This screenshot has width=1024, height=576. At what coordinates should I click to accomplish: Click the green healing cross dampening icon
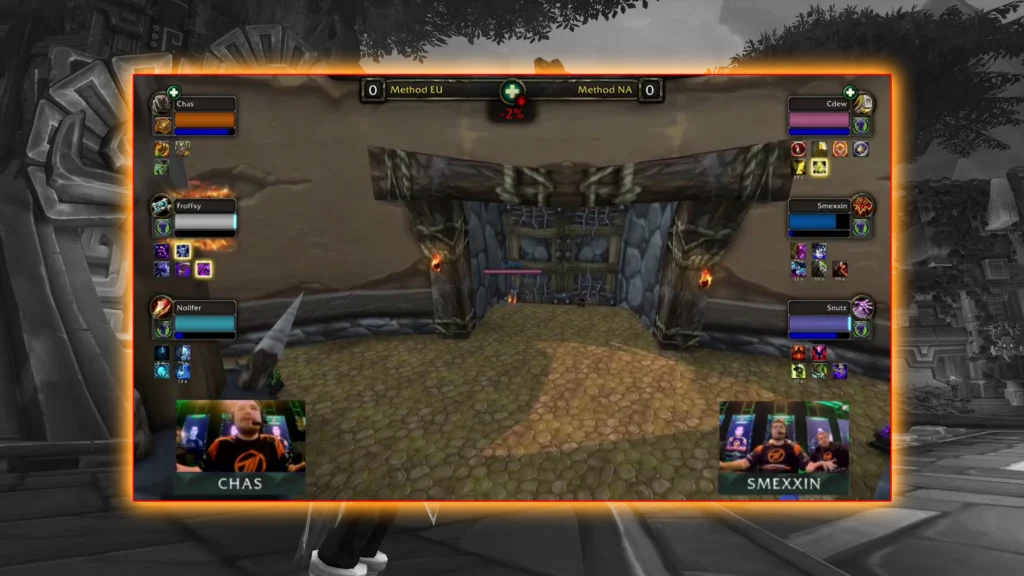[512, 92]
